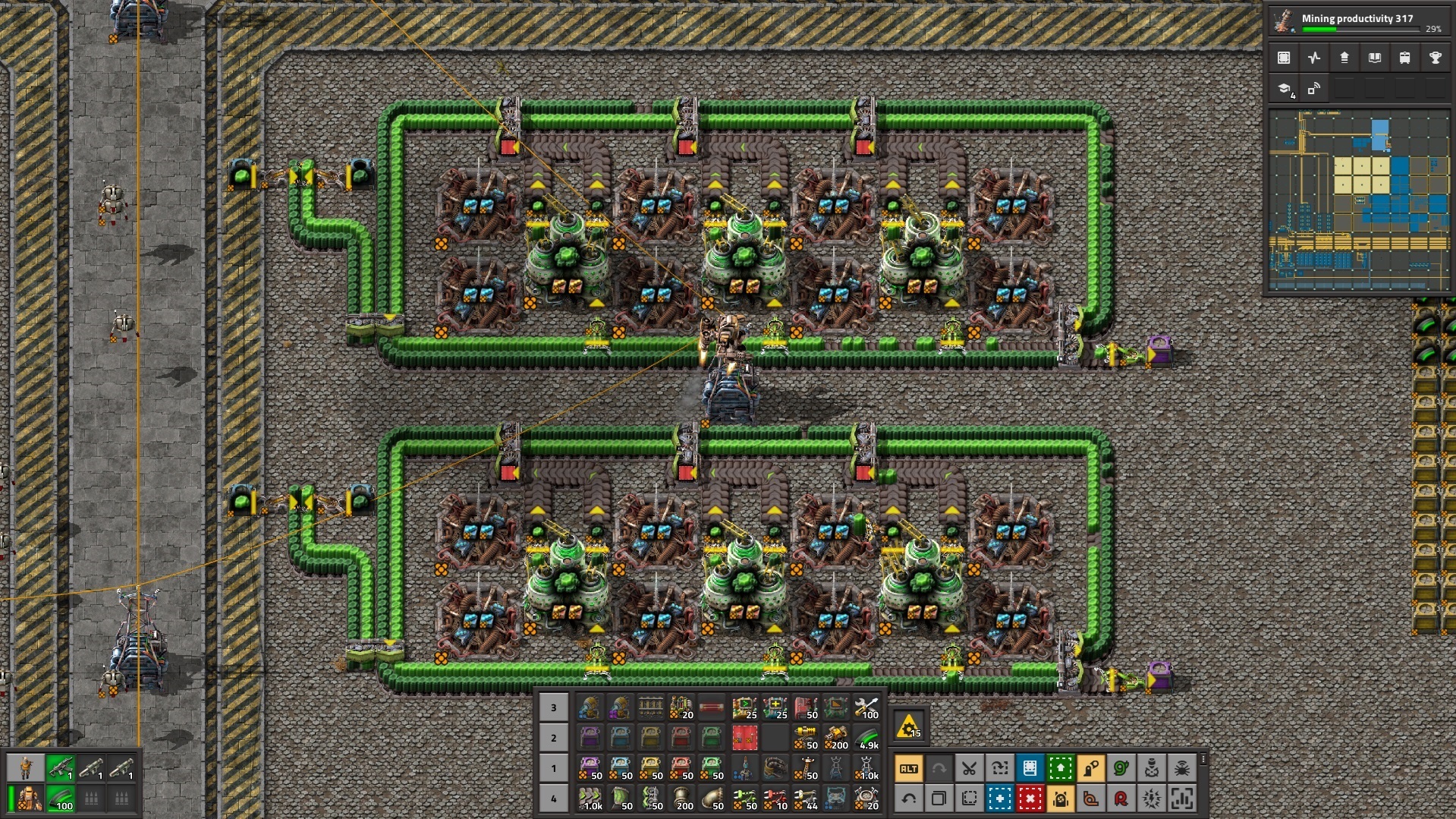Toggle the ALT info mode button
1456x819 pixels.
point(908,769)
